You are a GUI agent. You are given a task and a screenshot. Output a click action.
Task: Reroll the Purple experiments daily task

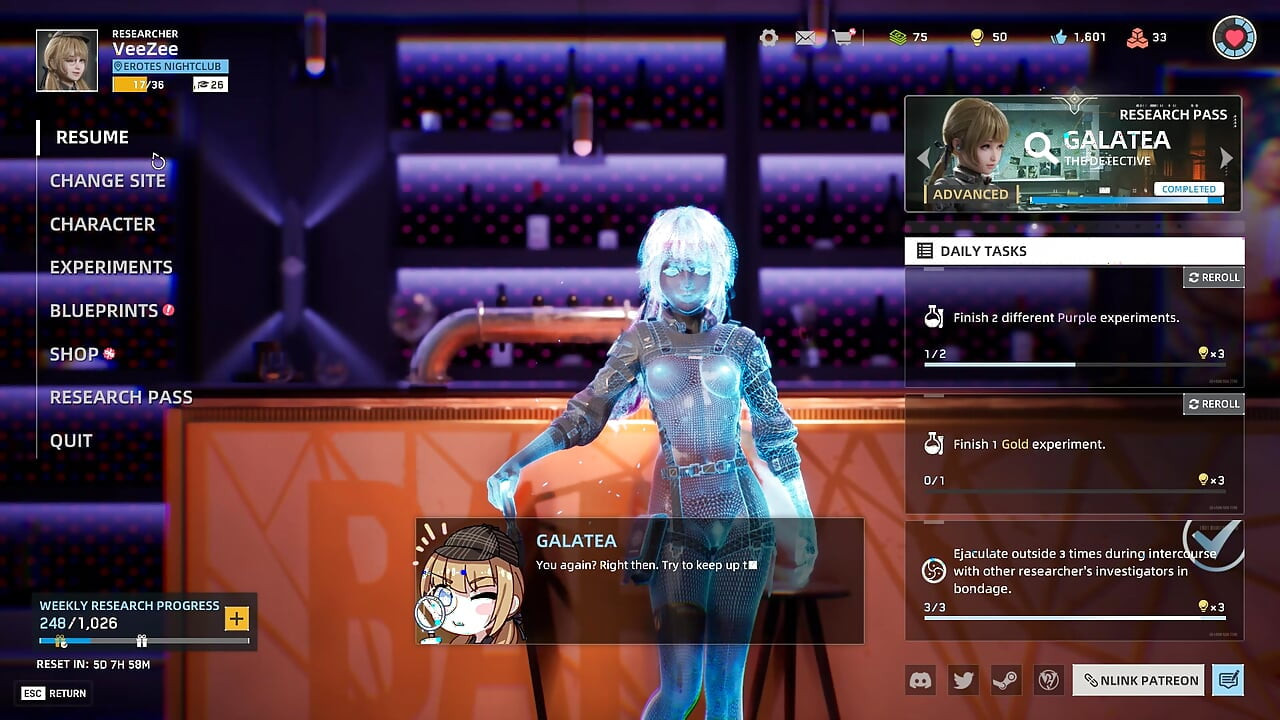coord(1213,277)
